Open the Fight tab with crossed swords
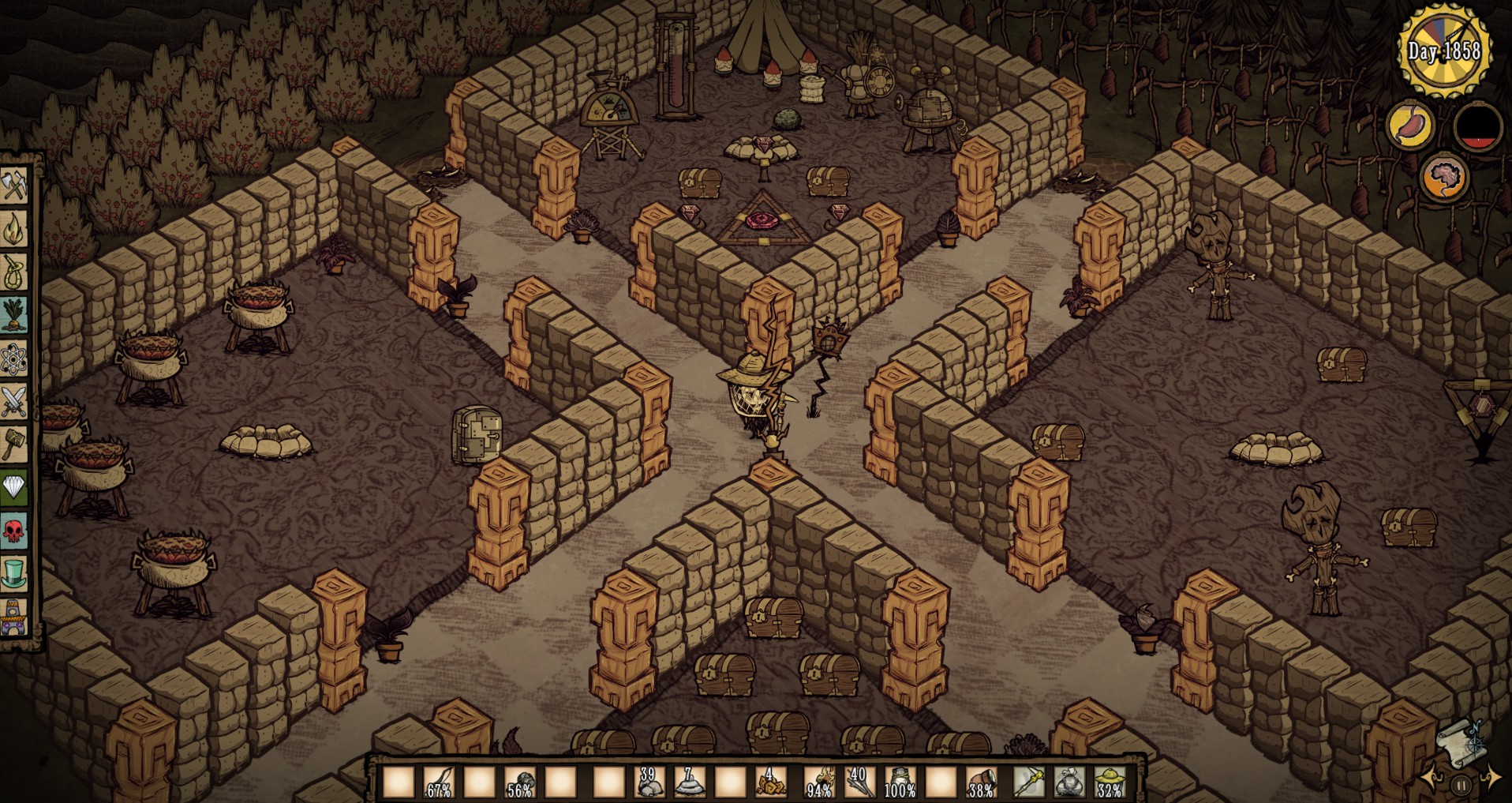 pos(14,402)
